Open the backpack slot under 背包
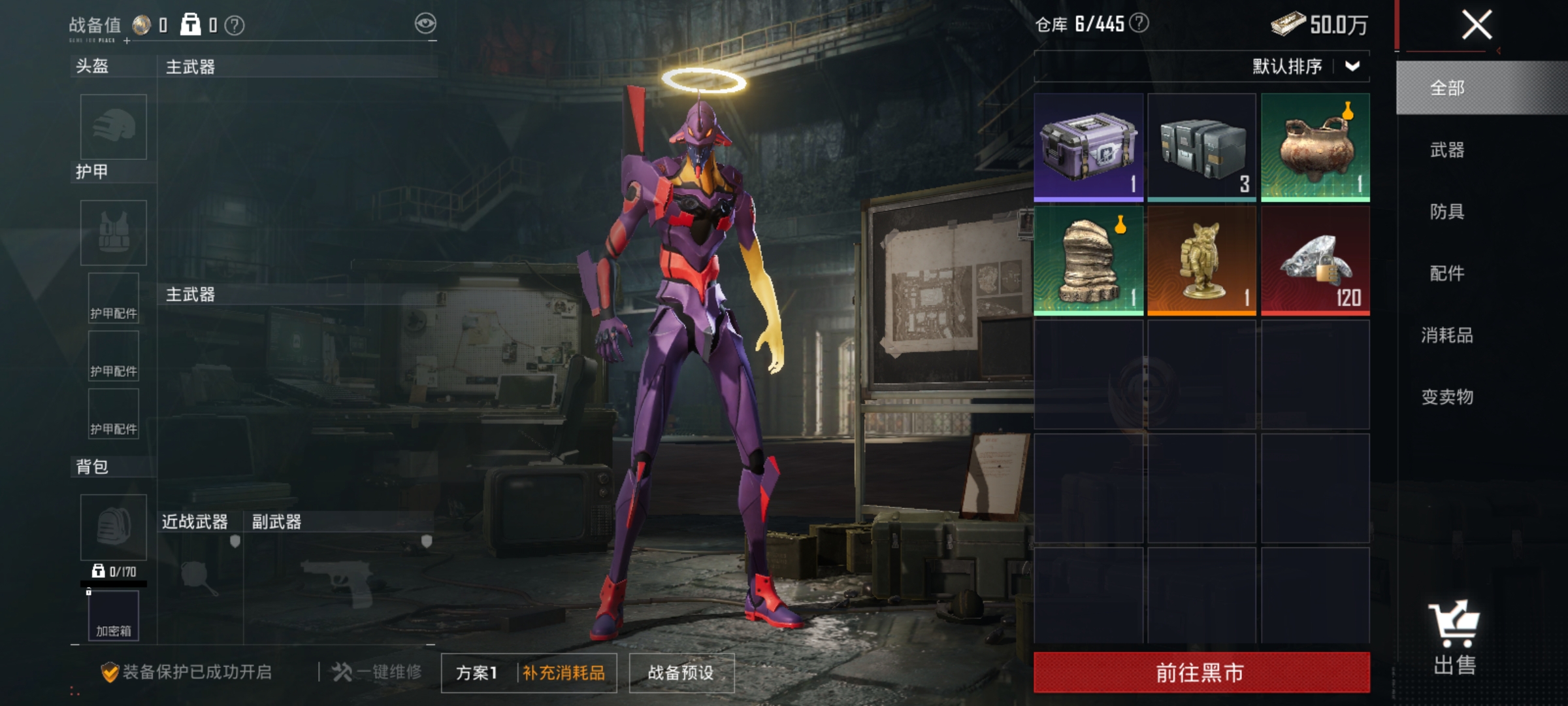 pyautogui.click(x=112, y=528)
